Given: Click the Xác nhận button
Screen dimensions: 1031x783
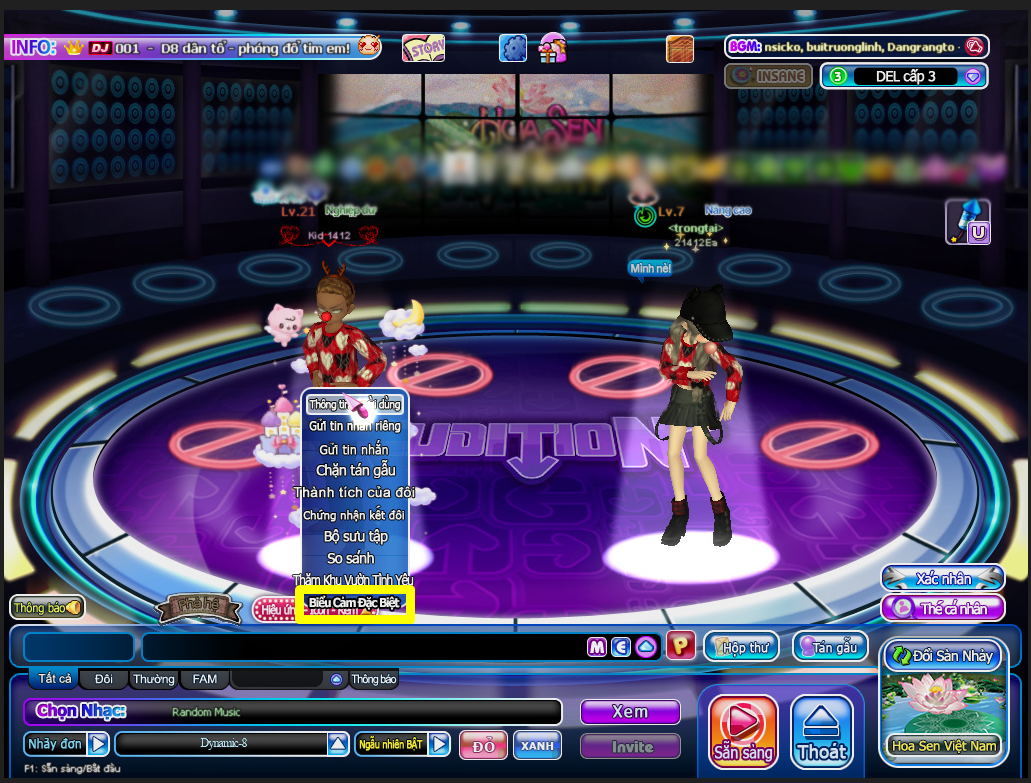Looking at the screenshot, I should pyautogui.click(x=942, y=579).
